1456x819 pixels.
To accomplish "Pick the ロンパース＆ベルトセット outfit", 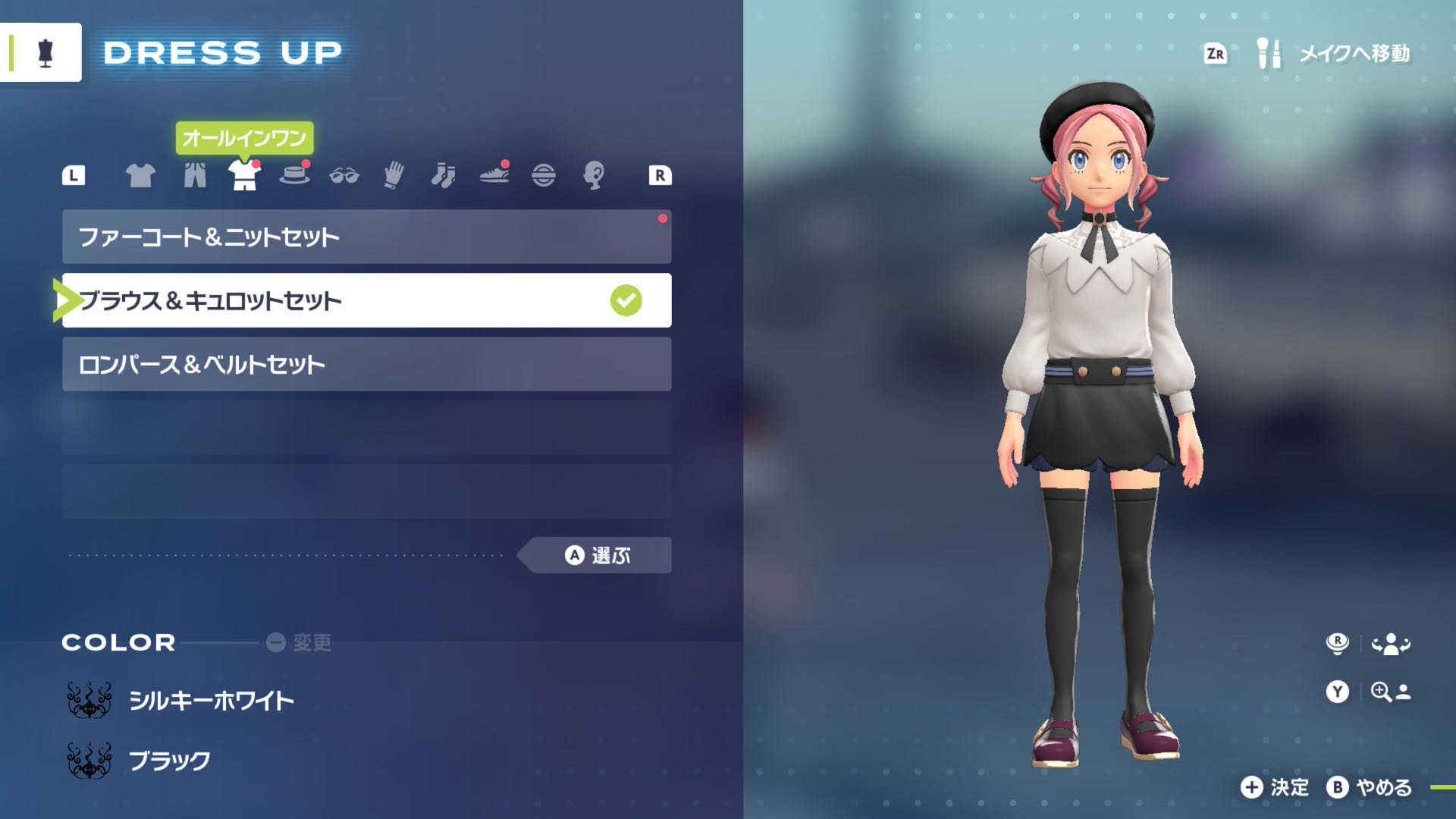I will pyautogui.click(x=366, y=364).
